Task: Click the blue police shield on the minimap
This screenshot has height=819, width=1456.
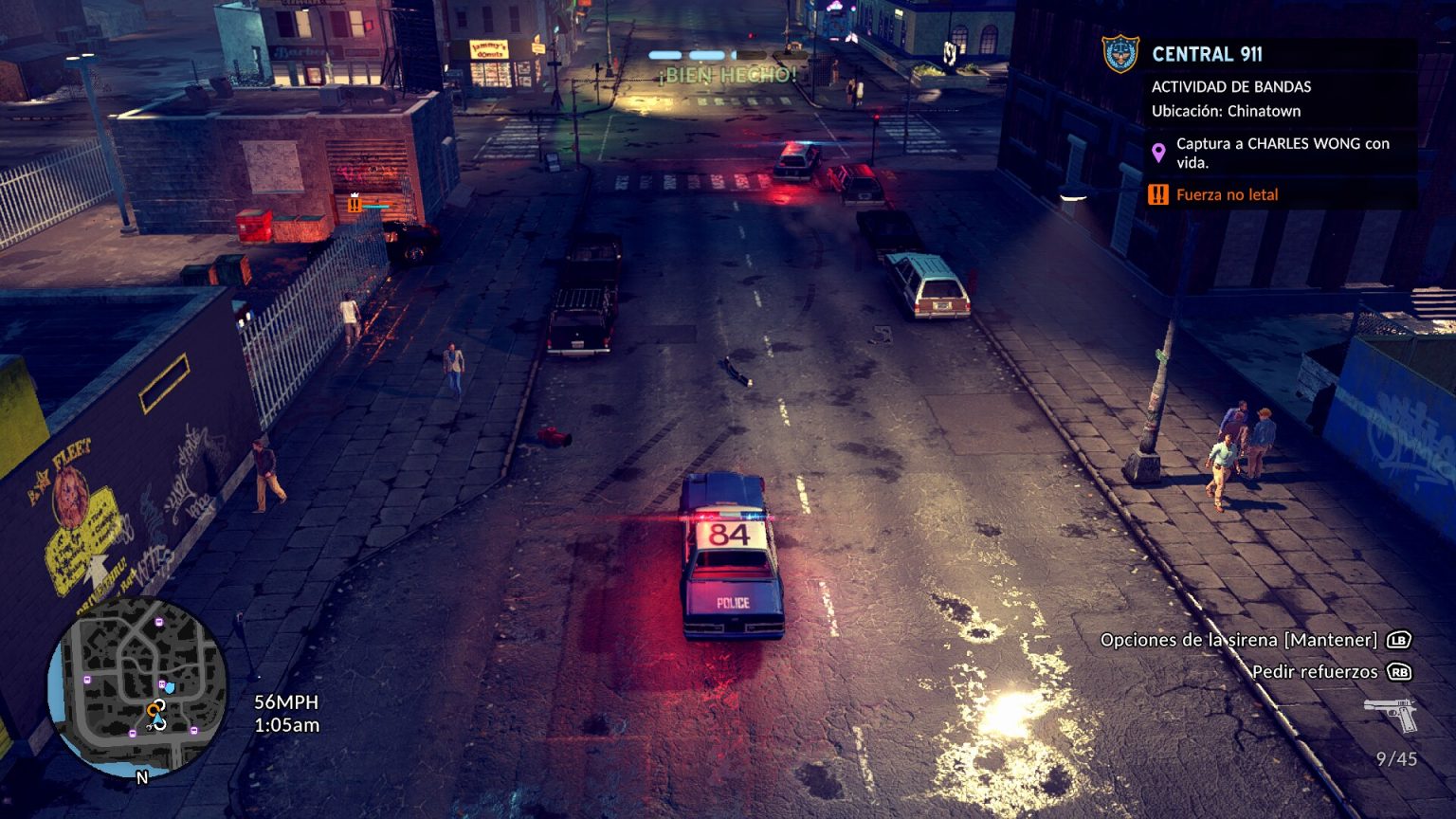Action: (171, 689)
